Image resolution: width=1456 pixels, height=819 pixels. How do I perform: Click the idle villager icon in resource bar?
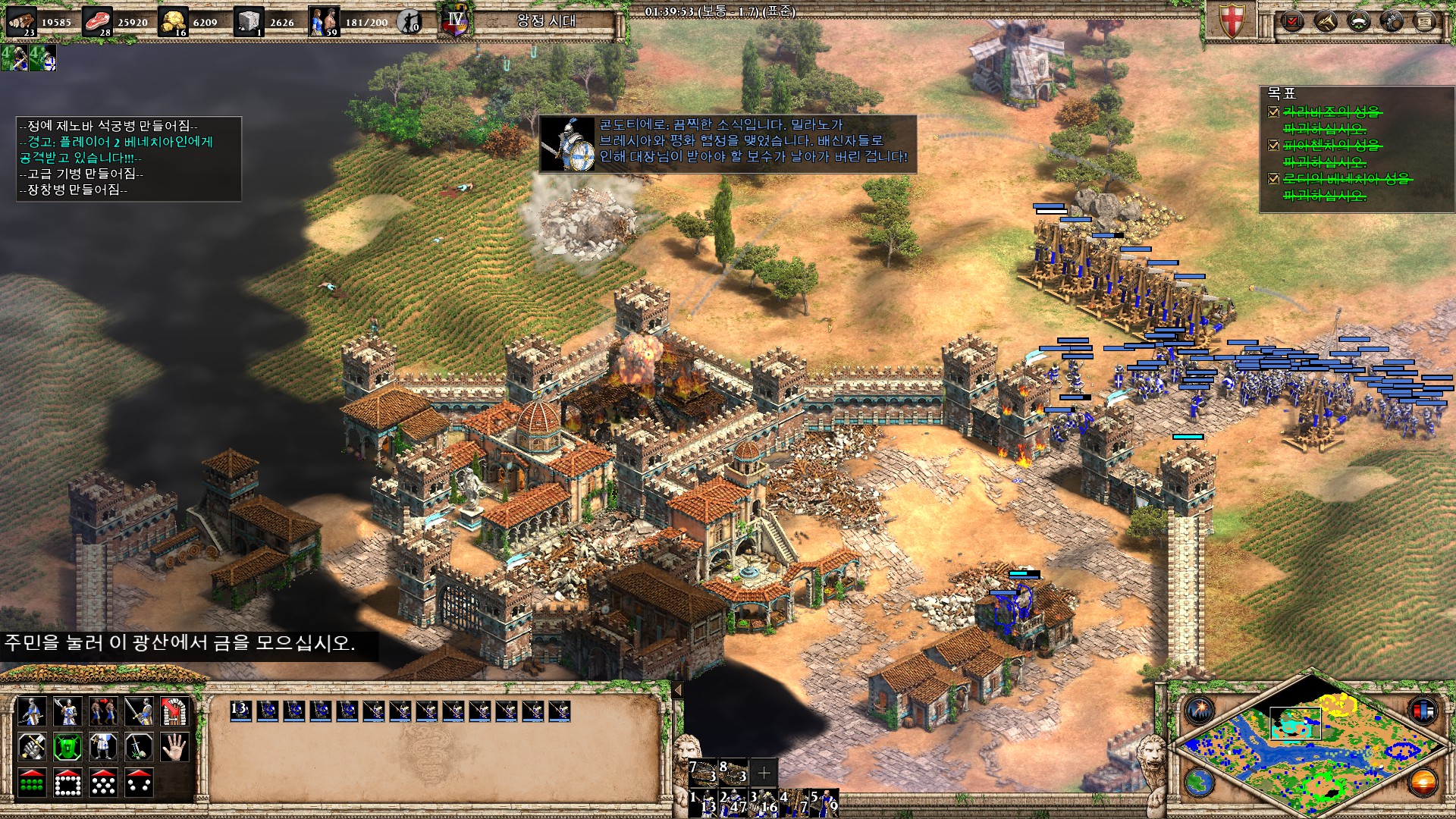tap(410, 21)
